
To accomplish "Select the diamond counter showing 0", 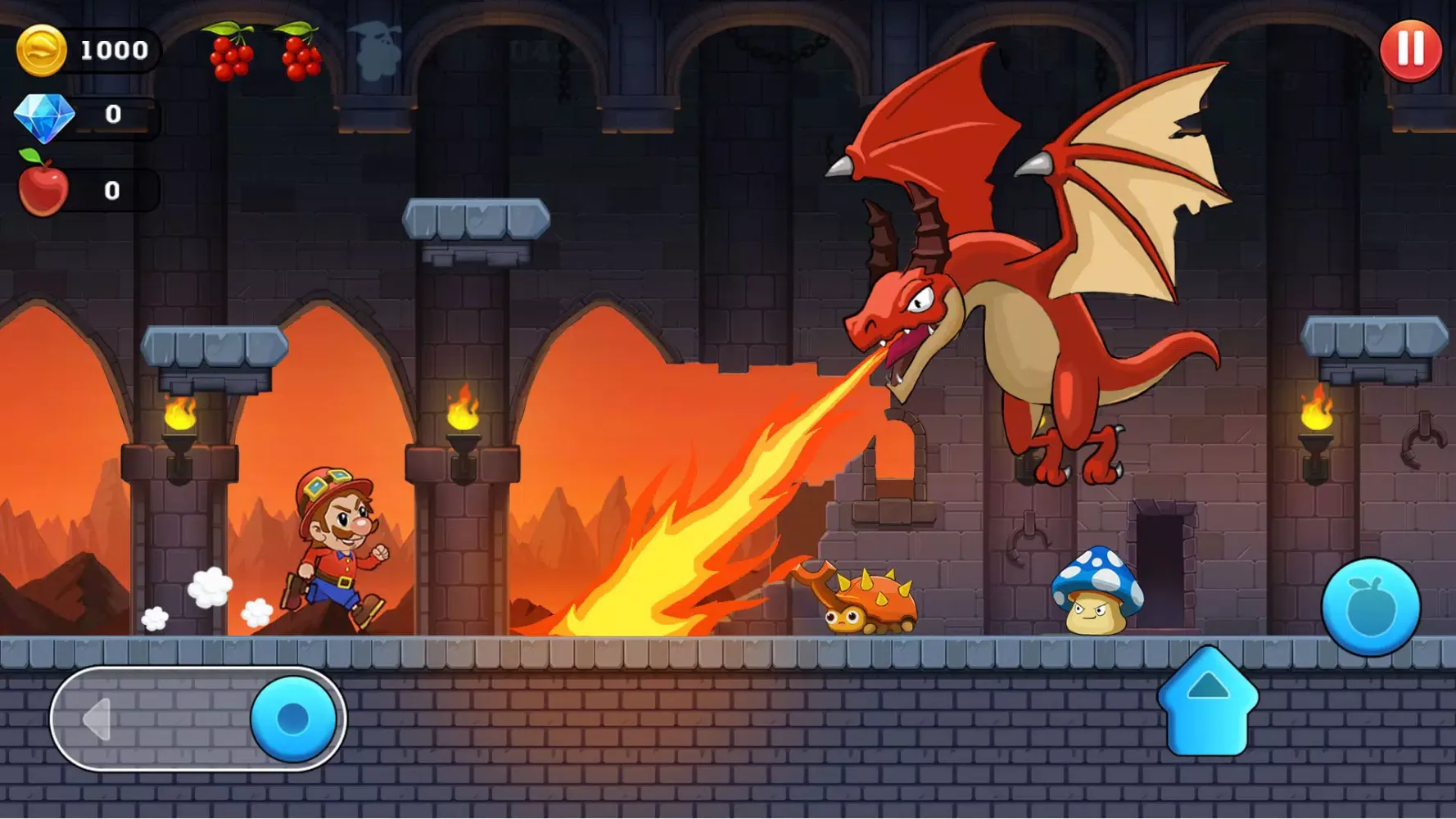I will (x=113, y=115).
